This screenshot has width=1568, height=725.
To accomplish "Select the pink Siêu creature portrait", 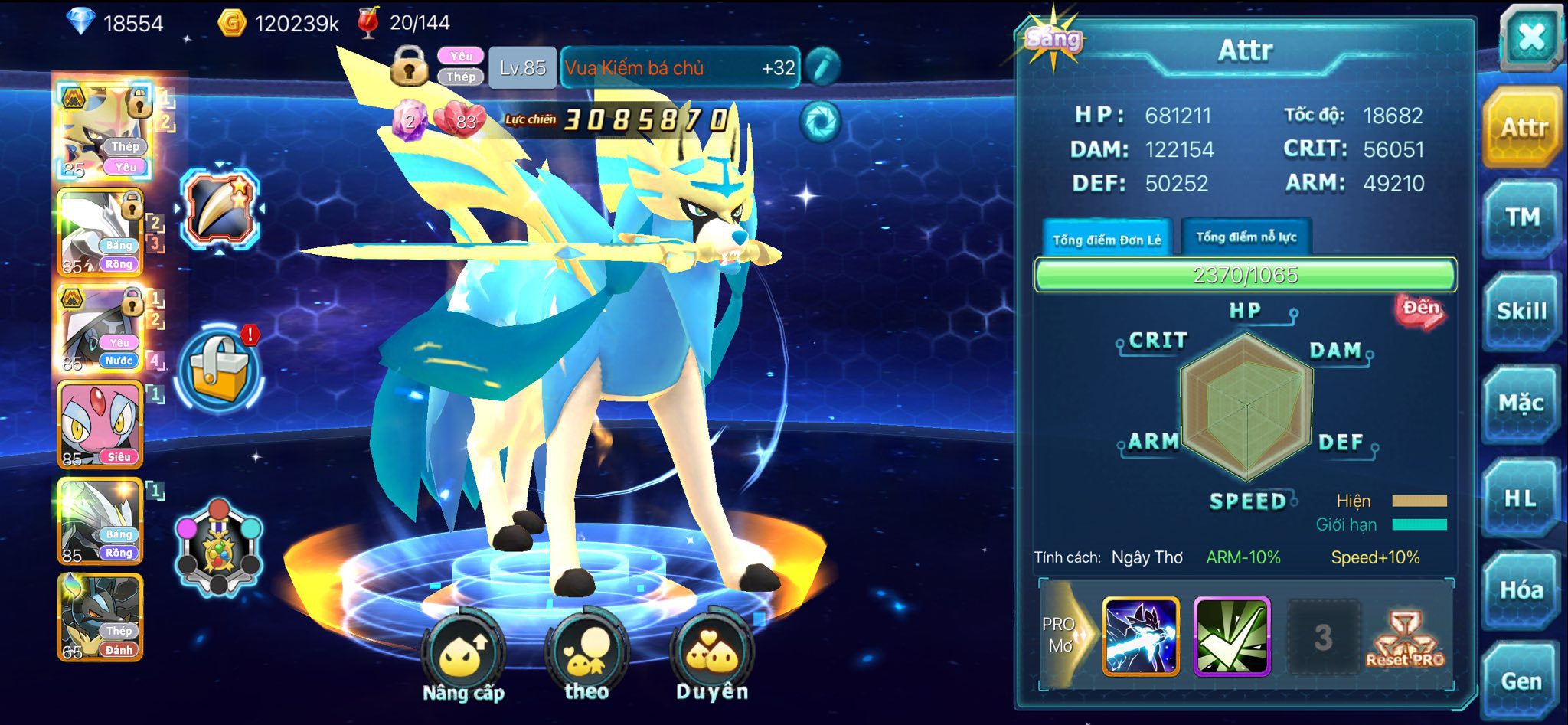I will 100,424.
